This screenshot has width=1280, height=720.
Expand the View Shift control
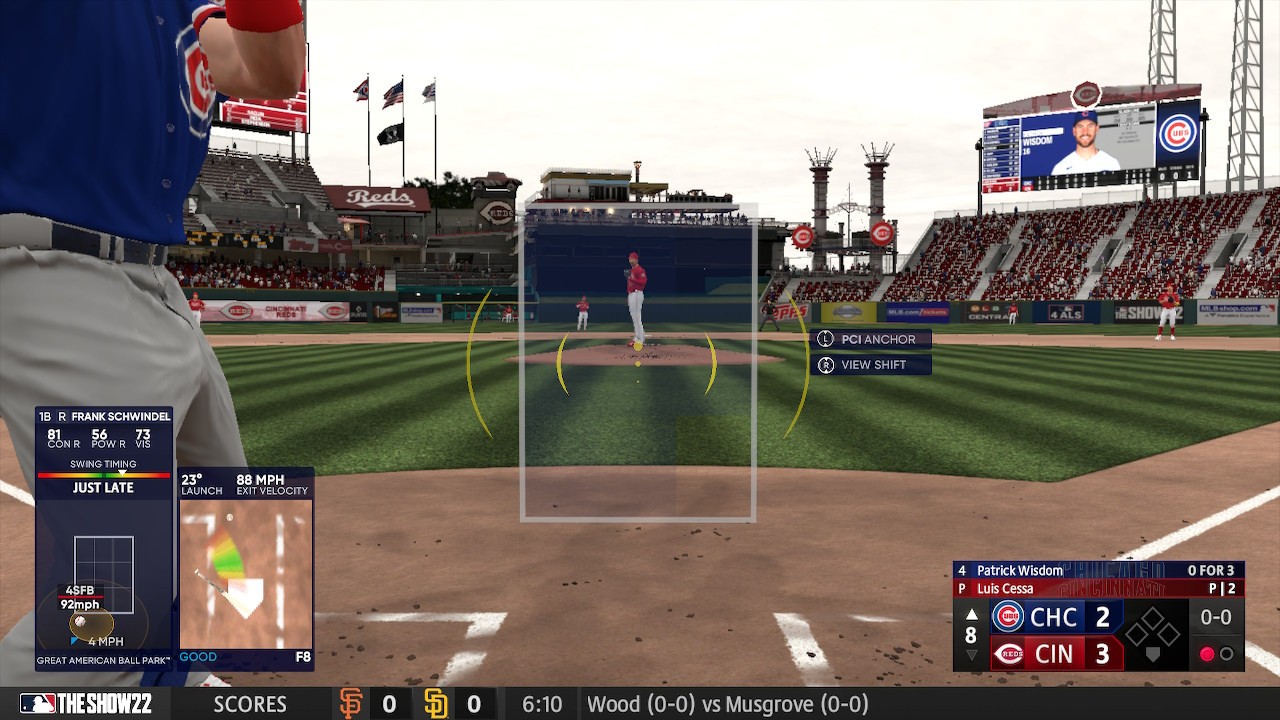(x=870, y=363)
